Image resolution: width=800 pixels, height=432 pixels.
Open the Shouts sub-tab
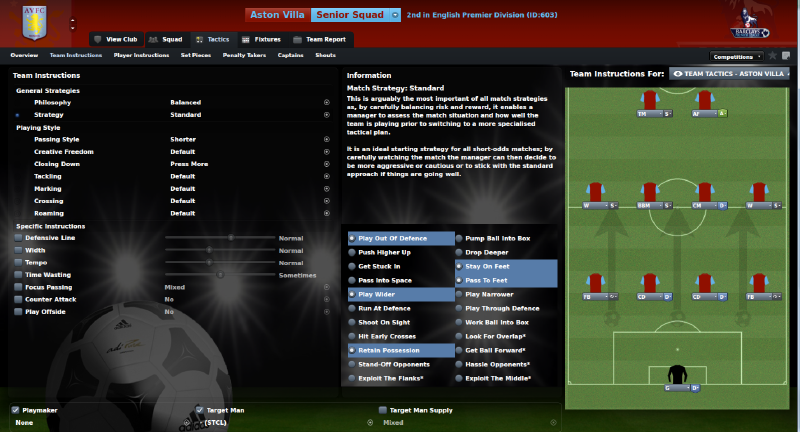[x=325, y=55]
